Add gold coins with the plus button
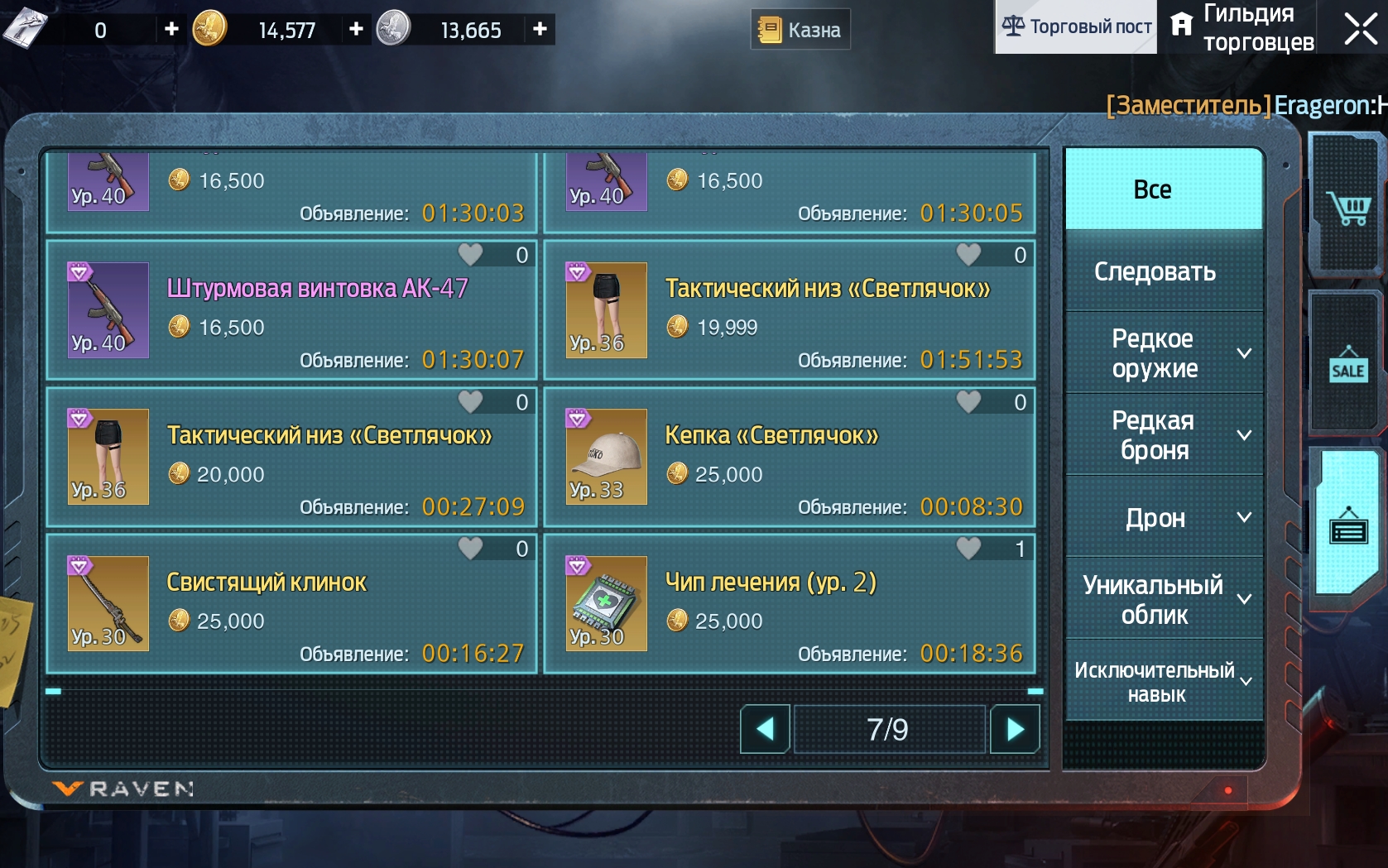1388x868 pixels. click(x=357, y=29)
